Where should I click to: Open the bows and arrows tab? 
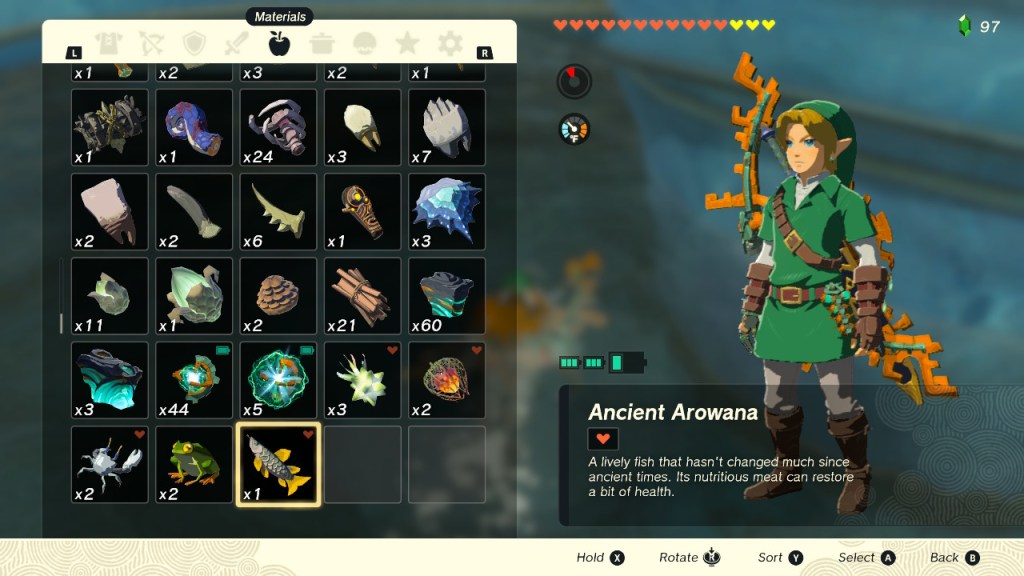pos(151,43)
